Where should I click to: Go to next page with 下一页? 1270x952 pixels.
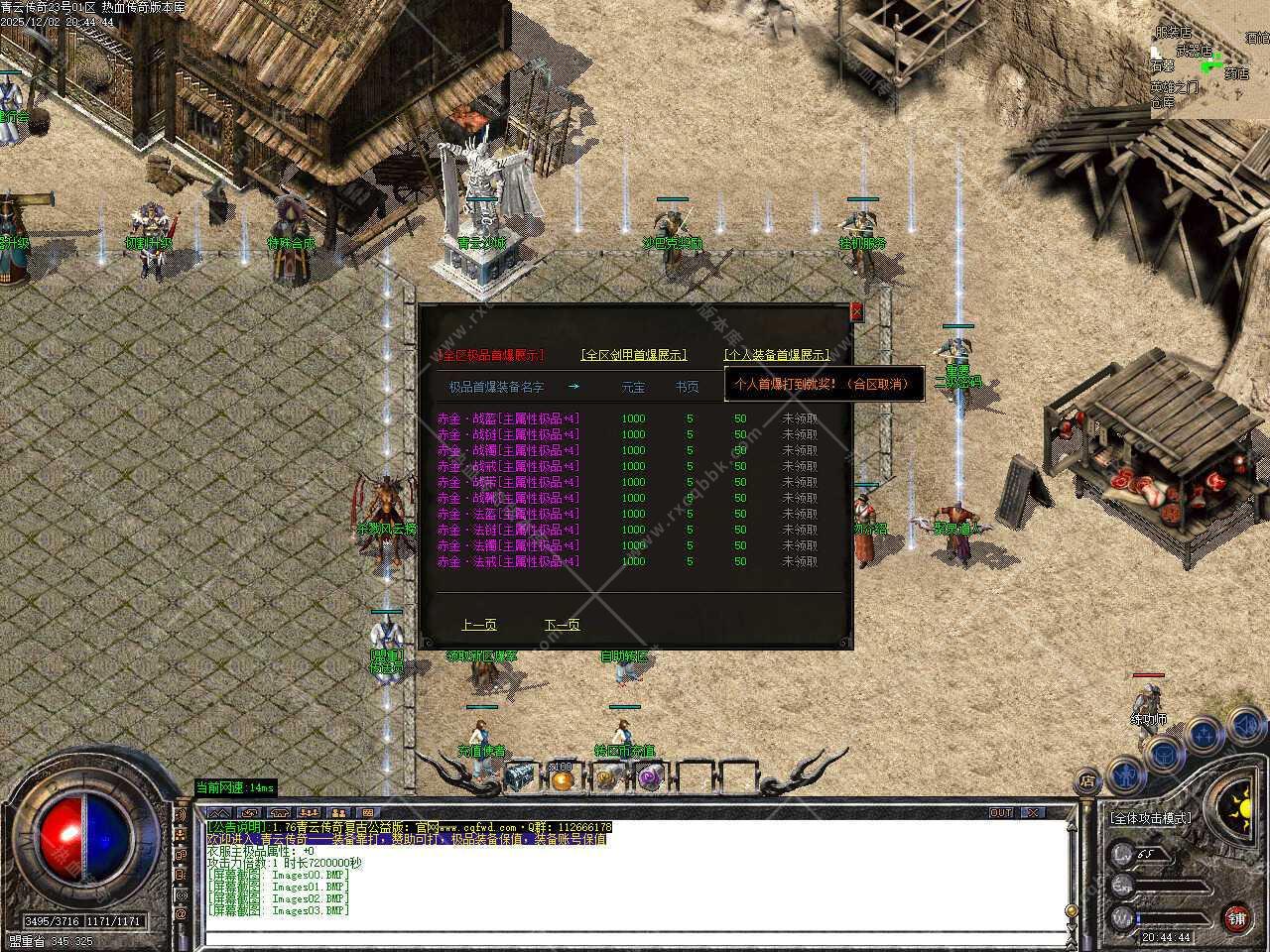coord(562,625)
